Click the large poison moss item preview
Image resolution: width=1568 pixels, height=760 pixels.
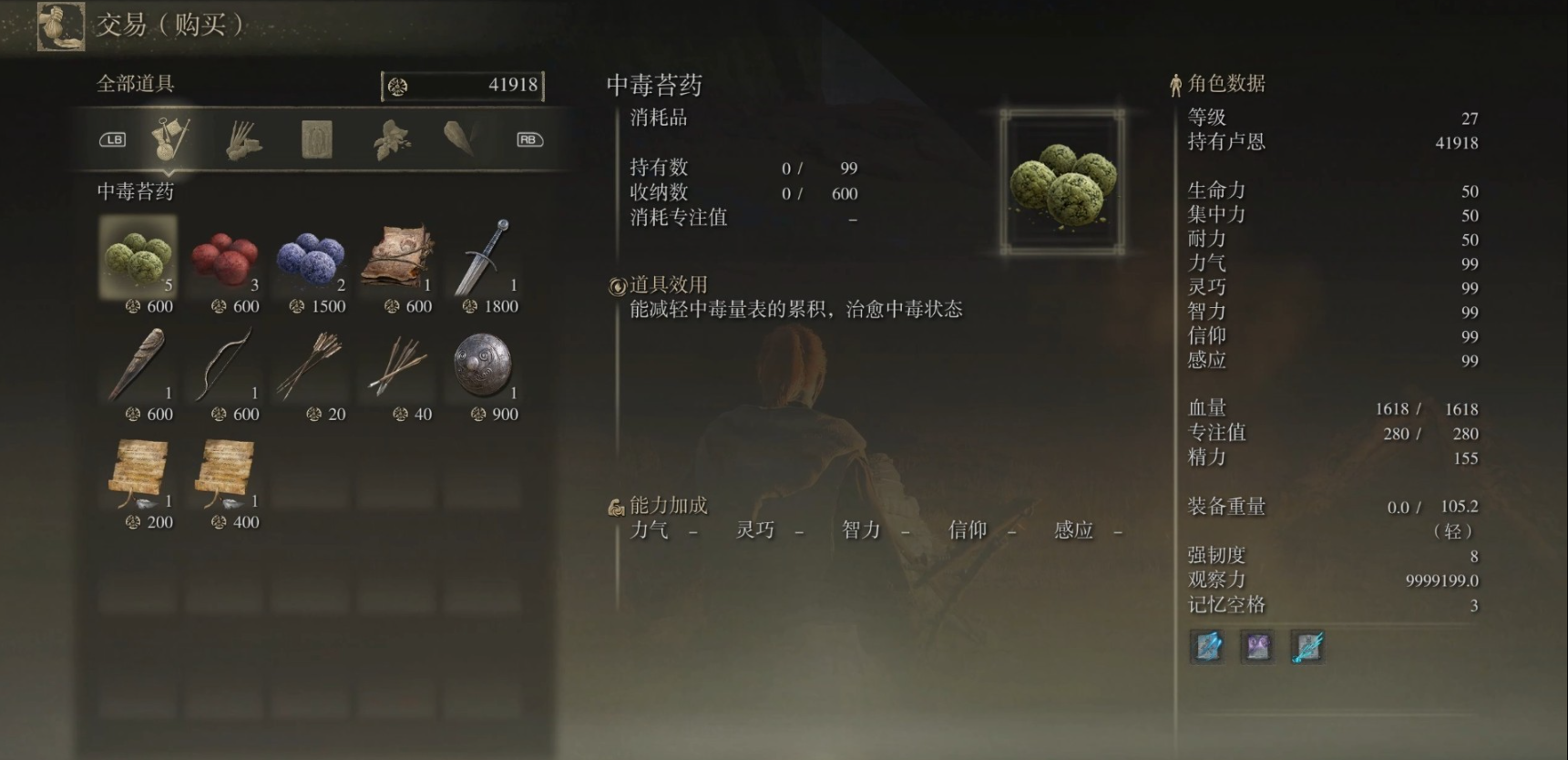pyautogui.click(x=1062, y=181)
